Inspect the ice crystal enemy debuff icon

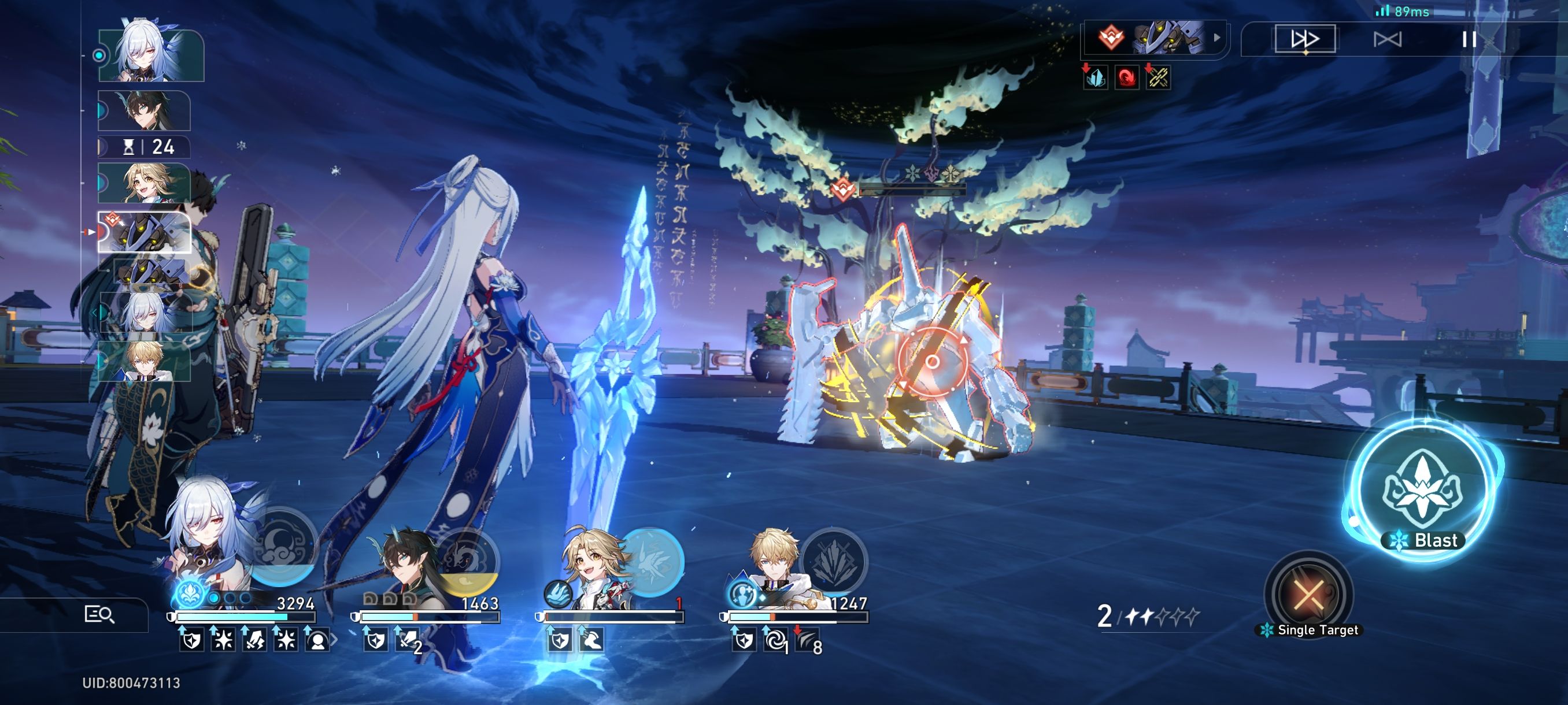1096,78
